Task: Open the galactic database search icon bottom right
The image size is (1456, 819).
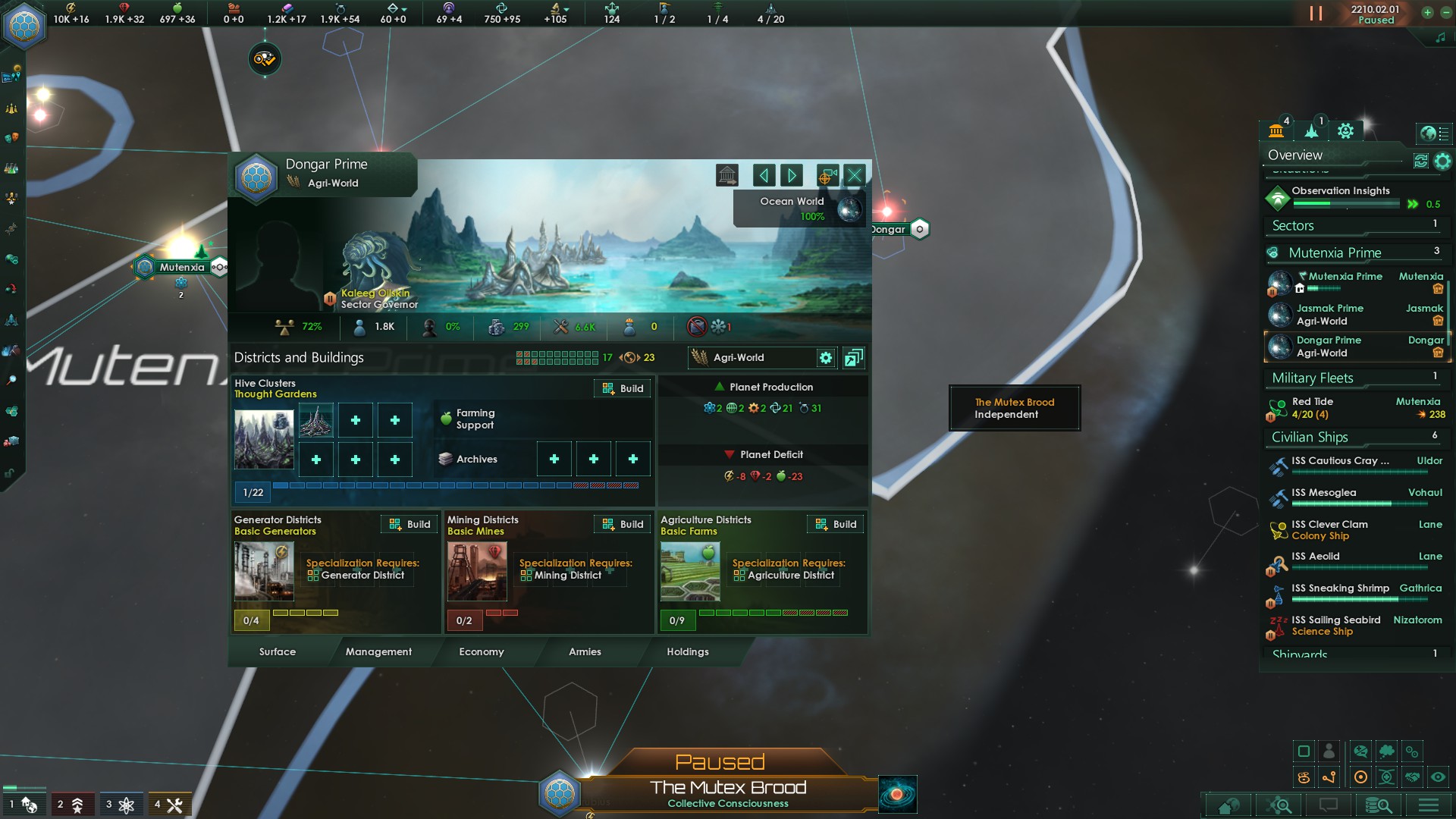Action: point(1380,806)
